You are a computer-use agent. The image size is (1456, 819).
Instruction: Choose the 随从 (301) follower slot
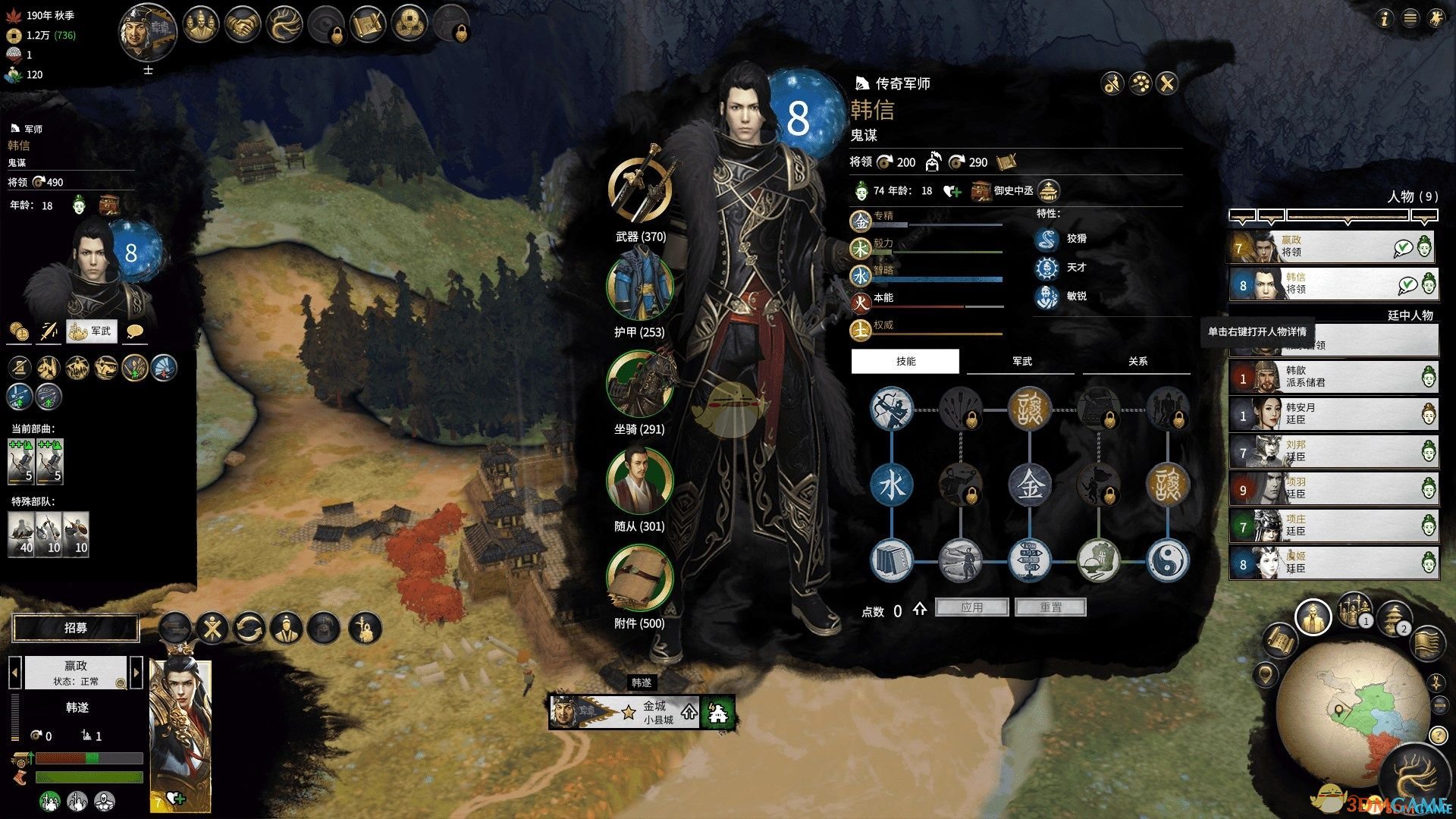(640, 480)
